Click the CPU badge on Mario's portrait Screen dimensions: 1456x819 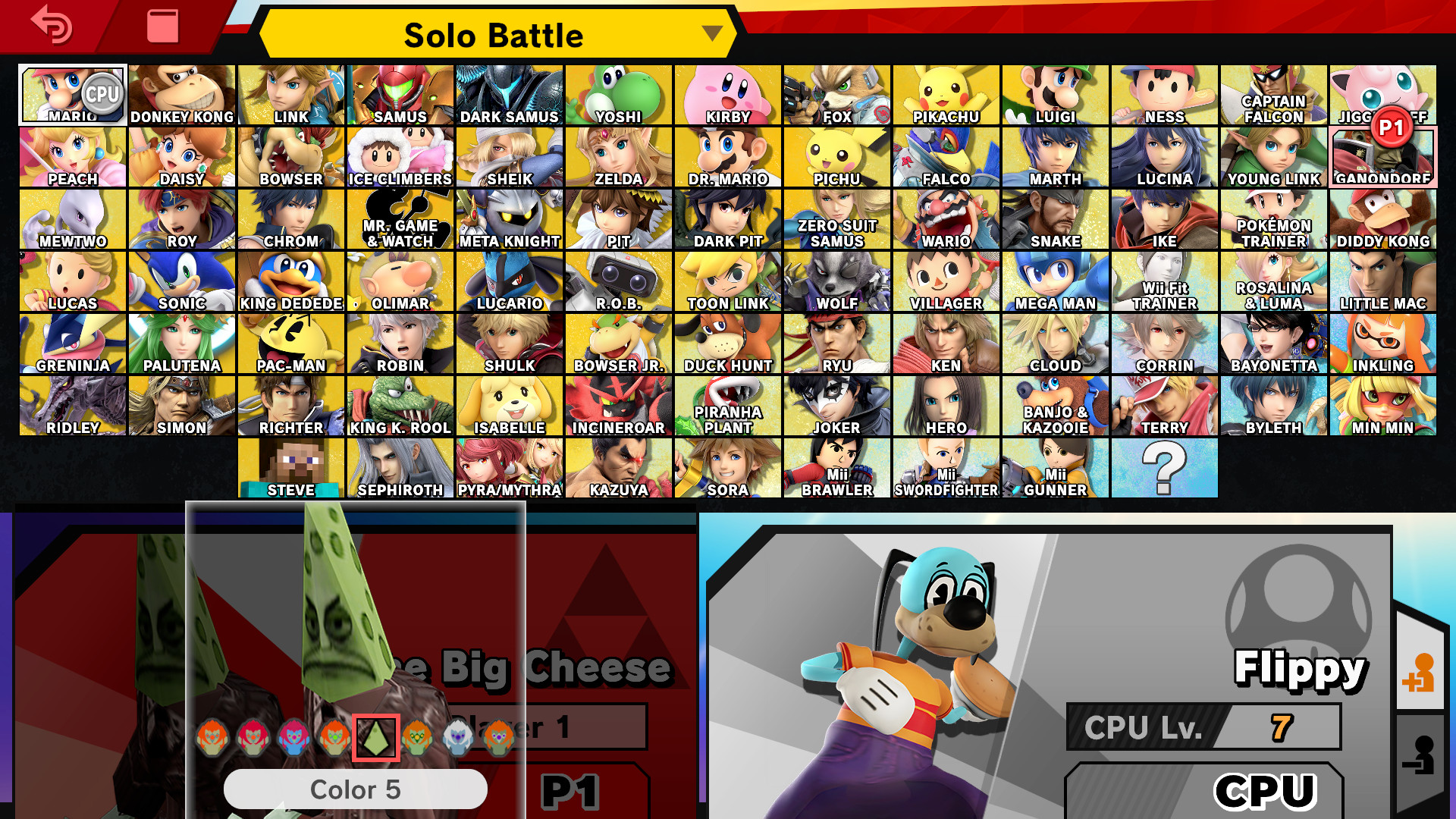point(101,94)
